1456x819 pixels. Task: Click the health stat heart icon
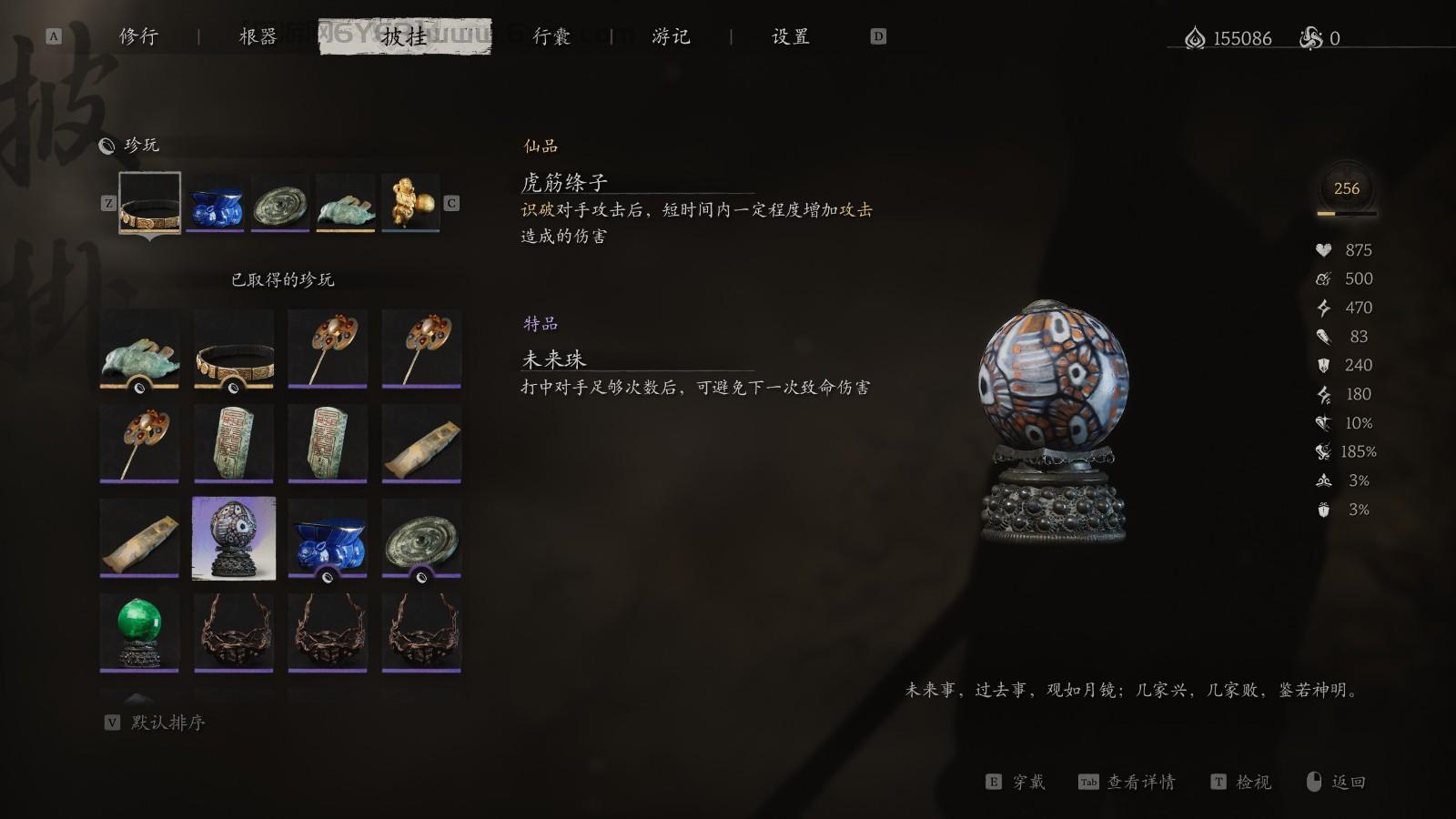tap(1324, 249)
